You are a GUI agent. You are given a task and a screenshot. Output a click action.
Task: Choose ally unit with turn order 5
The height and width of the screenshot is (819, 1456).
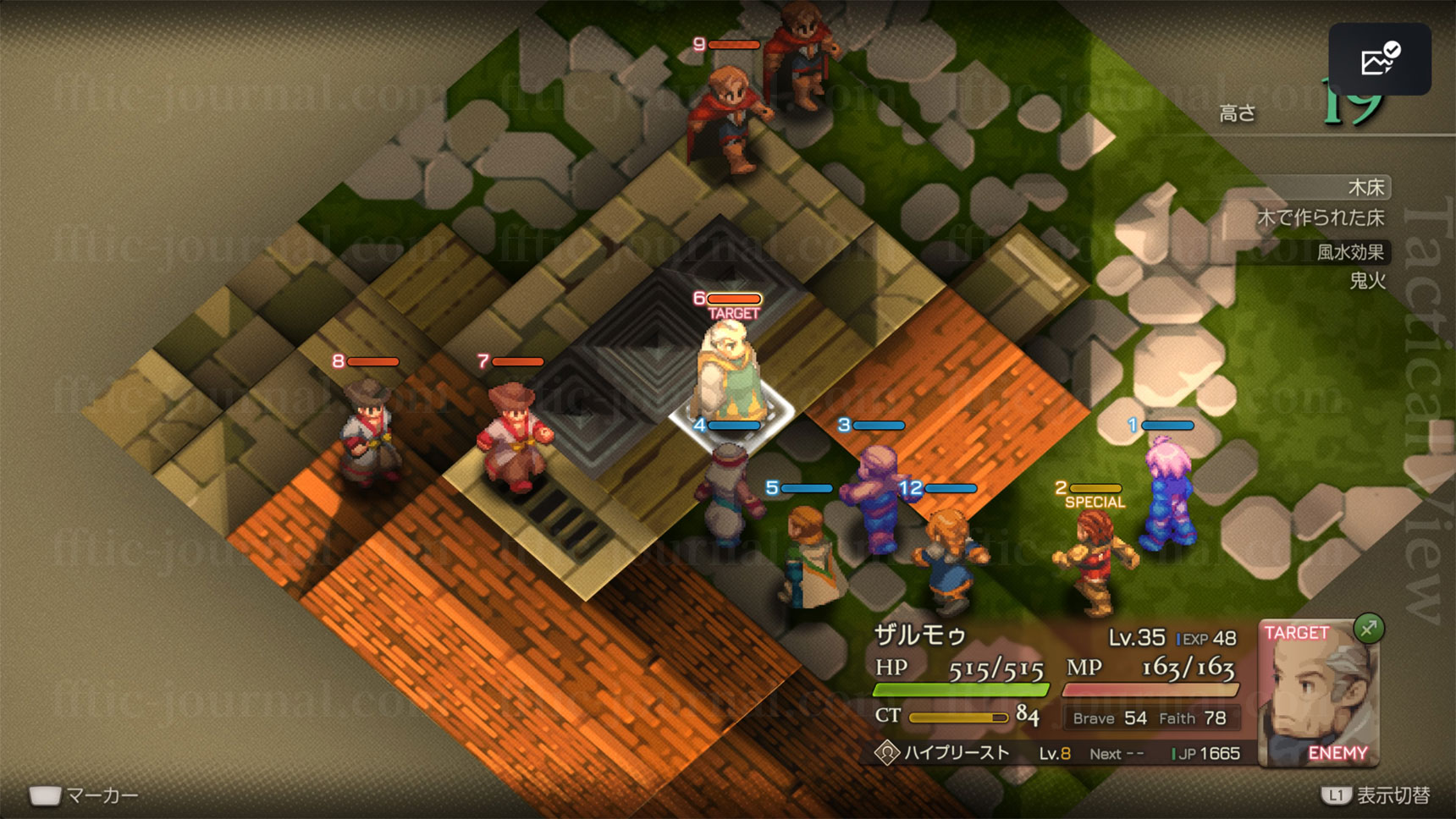809,558
